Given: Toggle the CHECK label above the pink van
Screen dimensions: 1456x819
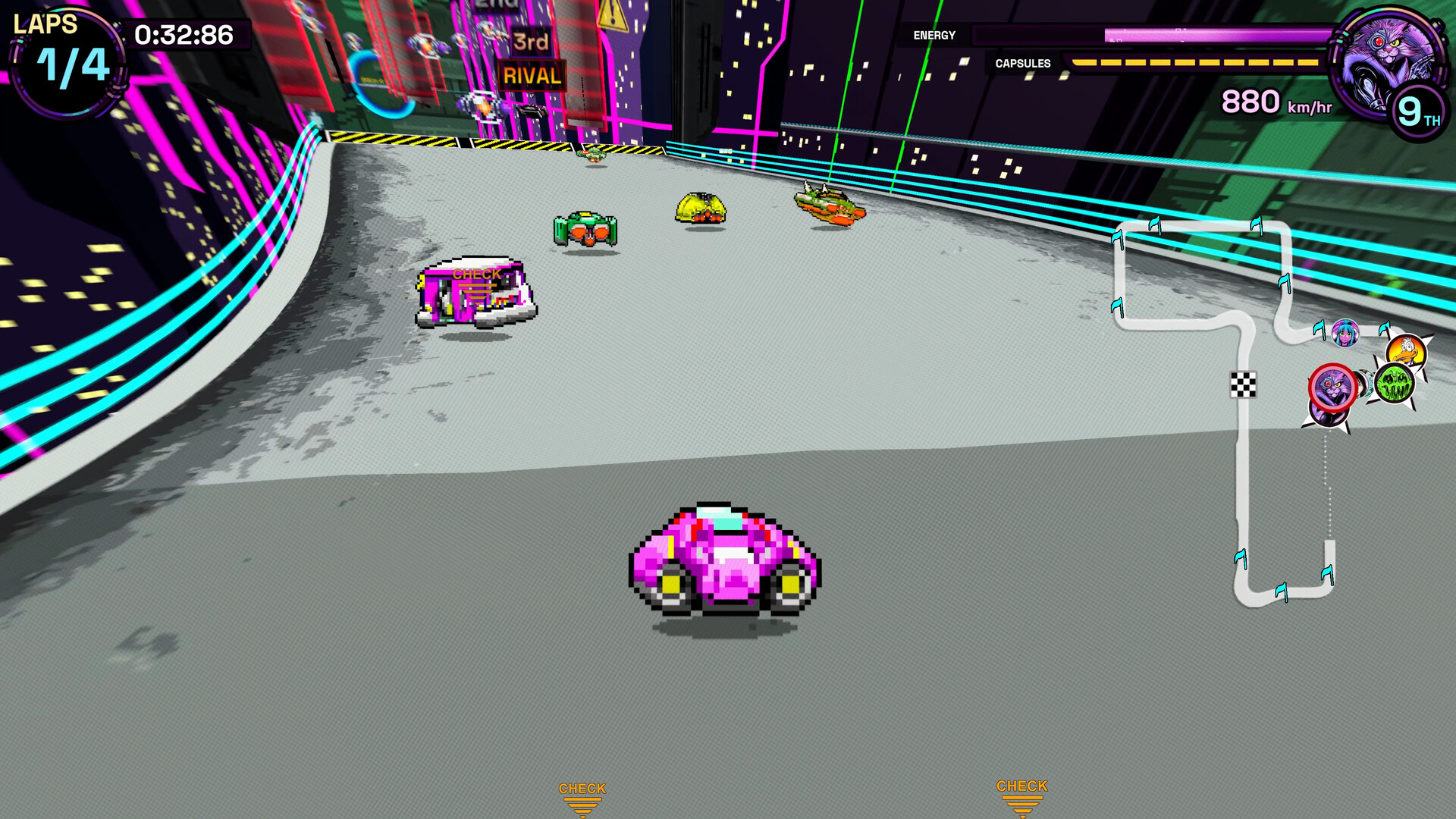Looking at the screenshot, I should 476,273.
